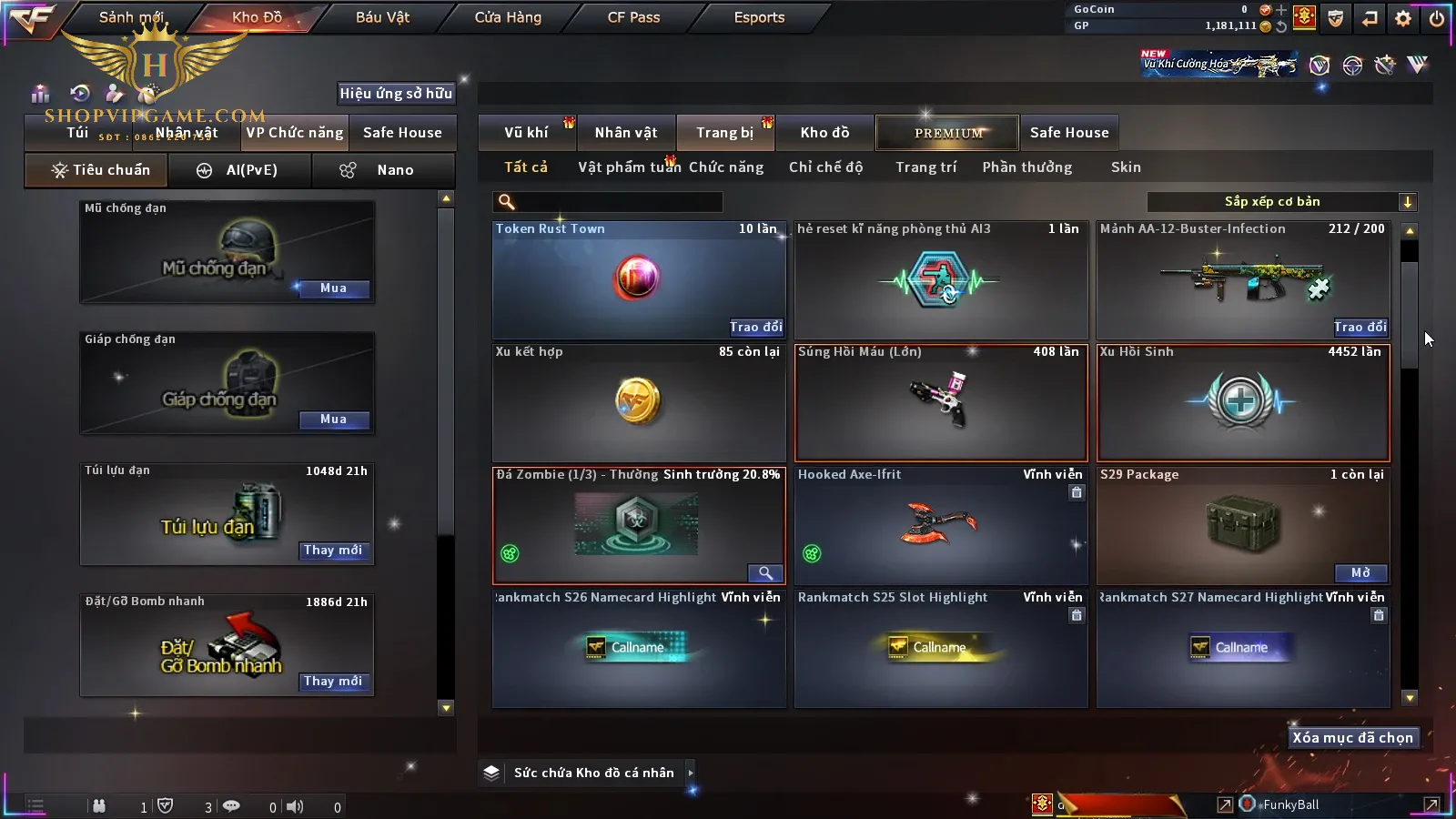Image resolution: width=1456 pixels, height=819 pixels.
Task: Open the Cửa Hàng shop menu
Action: coord(508,17)
